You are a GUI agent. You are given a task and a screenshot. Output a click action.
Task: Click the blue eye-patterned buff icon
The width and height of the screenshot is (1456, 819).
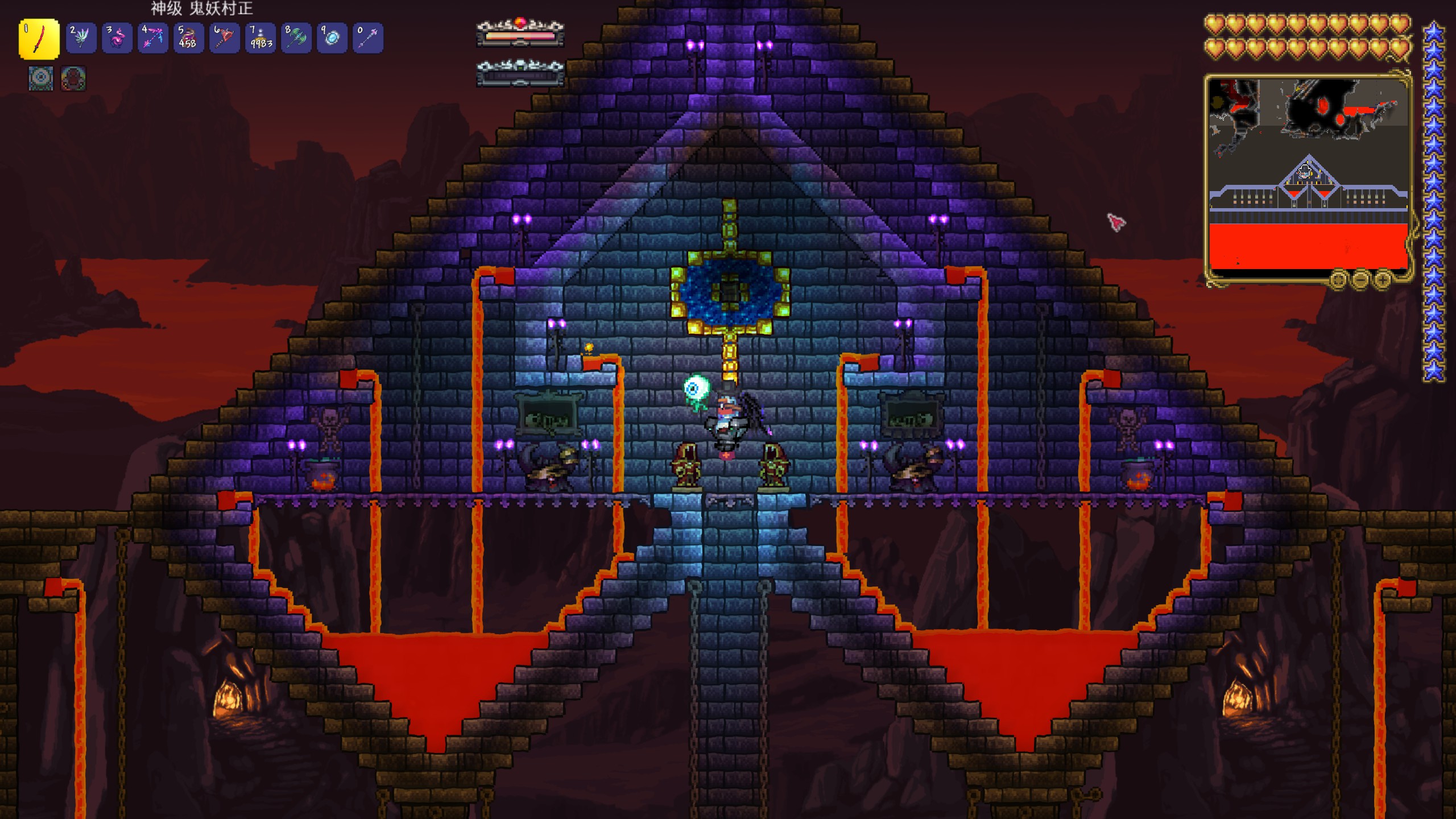point(41,78)
